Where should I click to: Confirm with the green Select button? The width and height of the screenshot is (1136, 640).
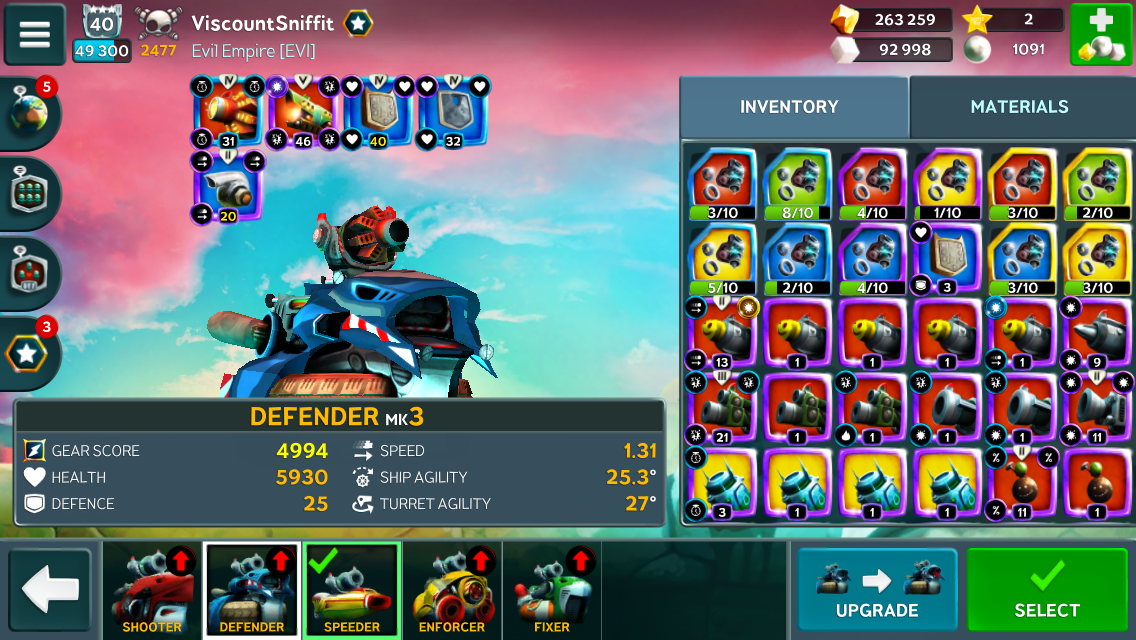click(x=1047, y=590)
